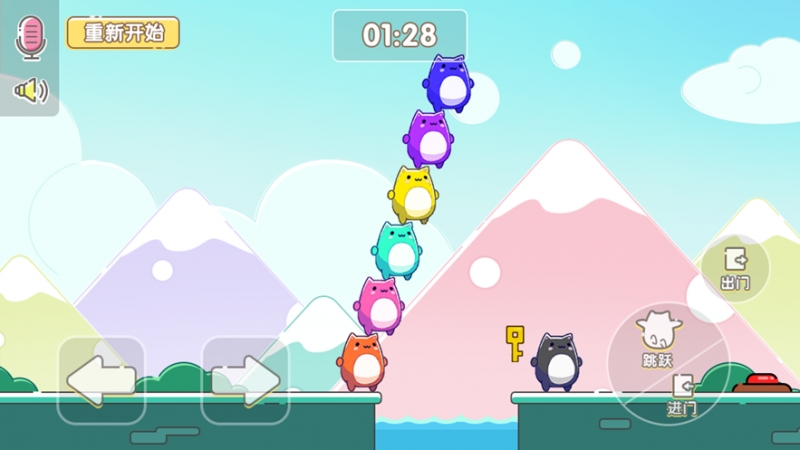This screenshot has height=450, width=800.
Task: Activate the 跳跃 jump button
Action: tap(656, 338)
